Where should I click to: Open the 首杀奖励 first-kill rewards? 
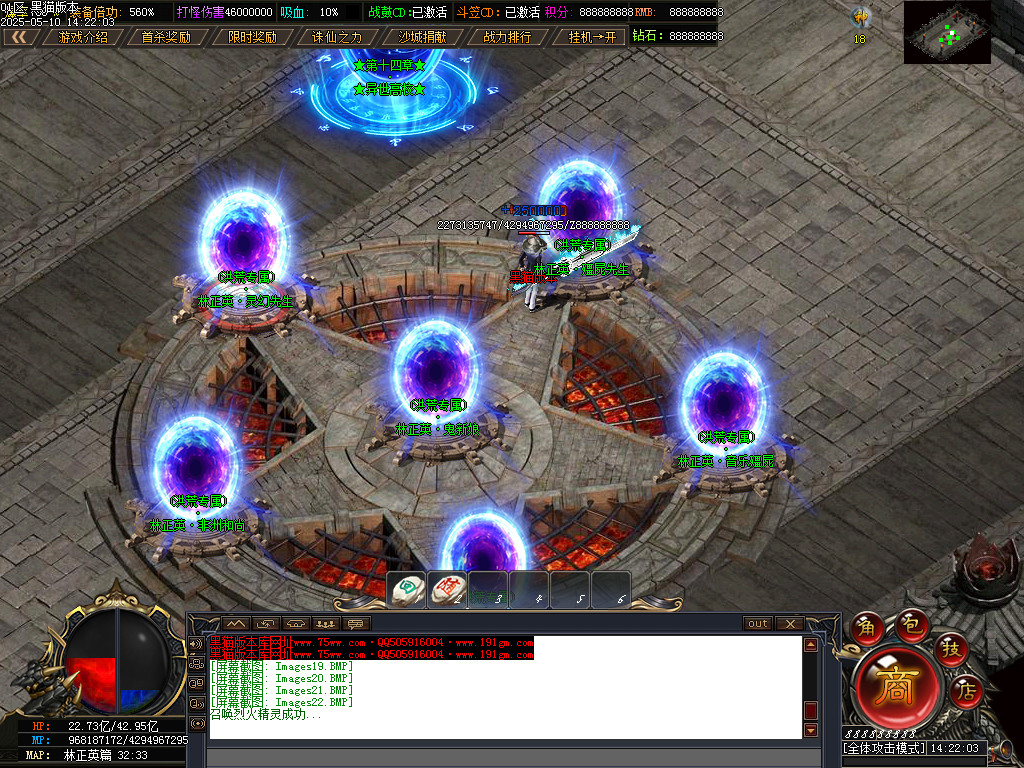pos(166,37)
